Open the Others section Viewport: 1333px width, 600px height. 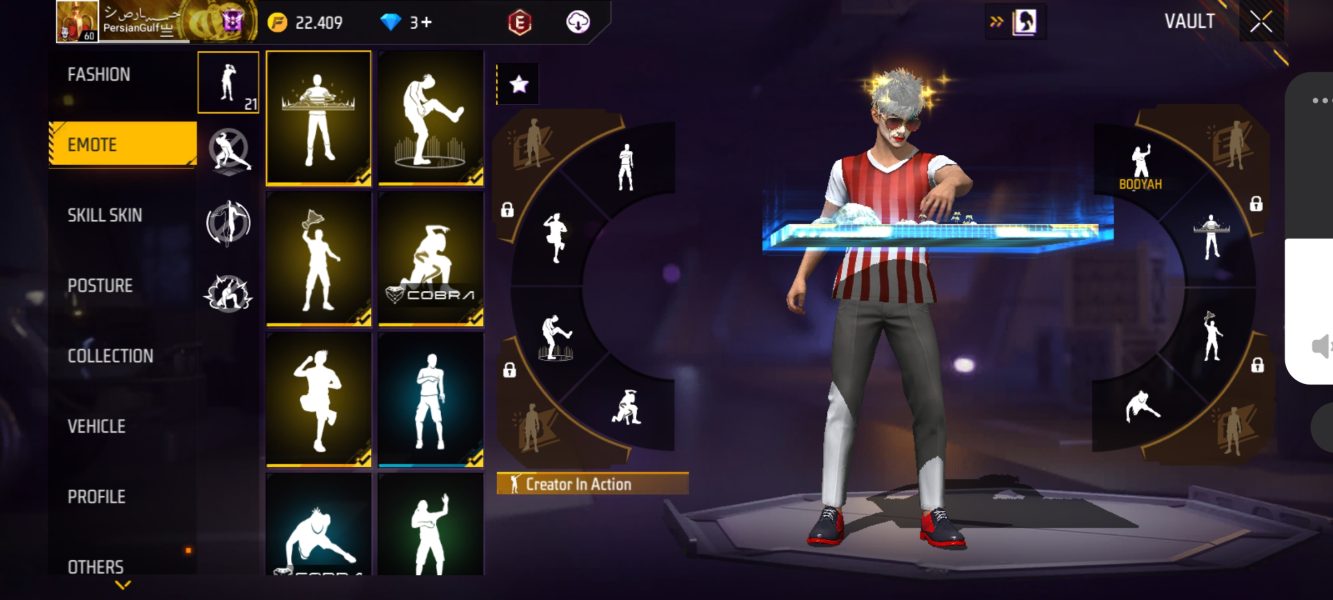96,566
